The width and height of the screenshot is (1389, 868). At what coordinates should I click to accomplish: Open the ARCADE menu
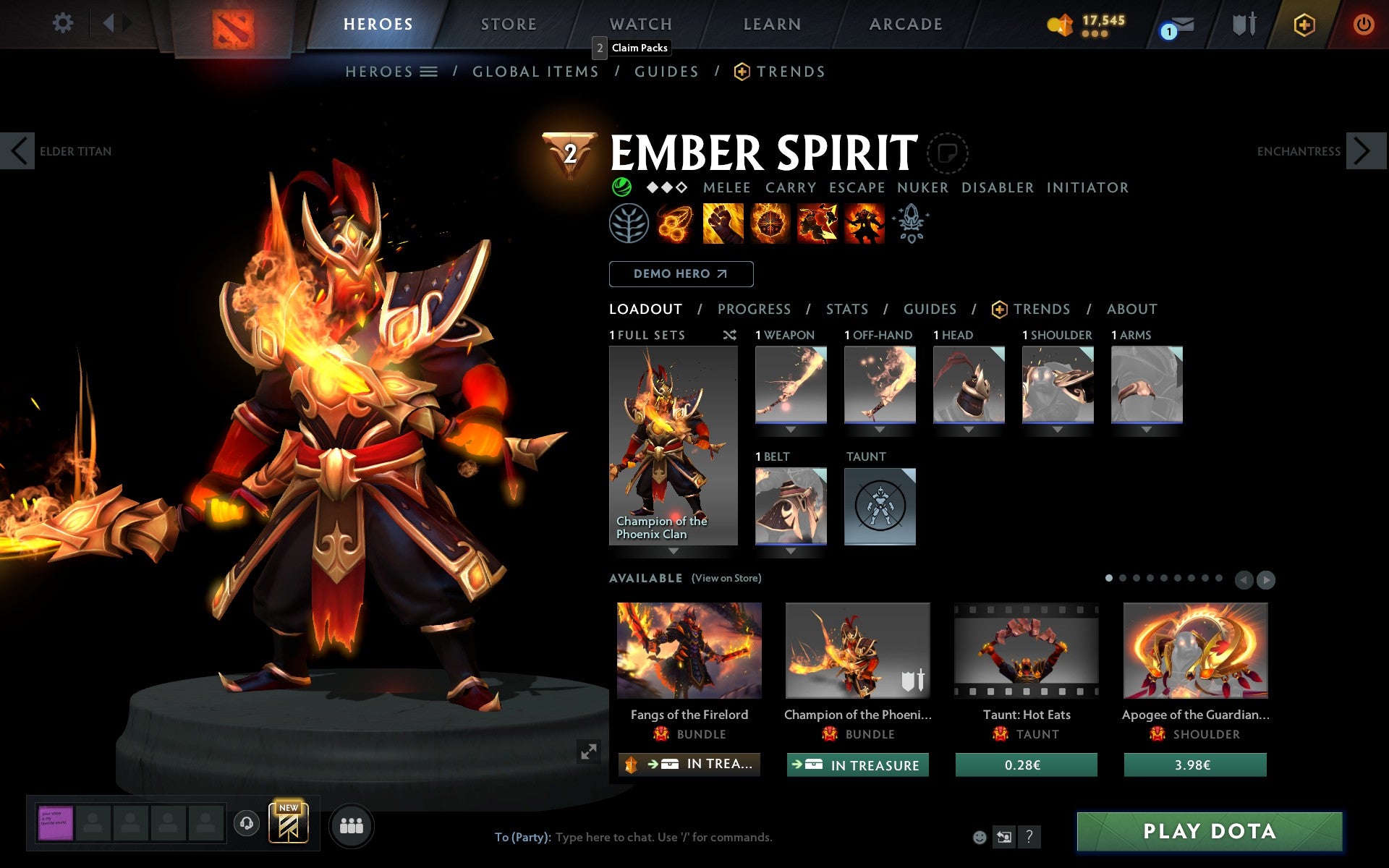(x=905, y=23)
